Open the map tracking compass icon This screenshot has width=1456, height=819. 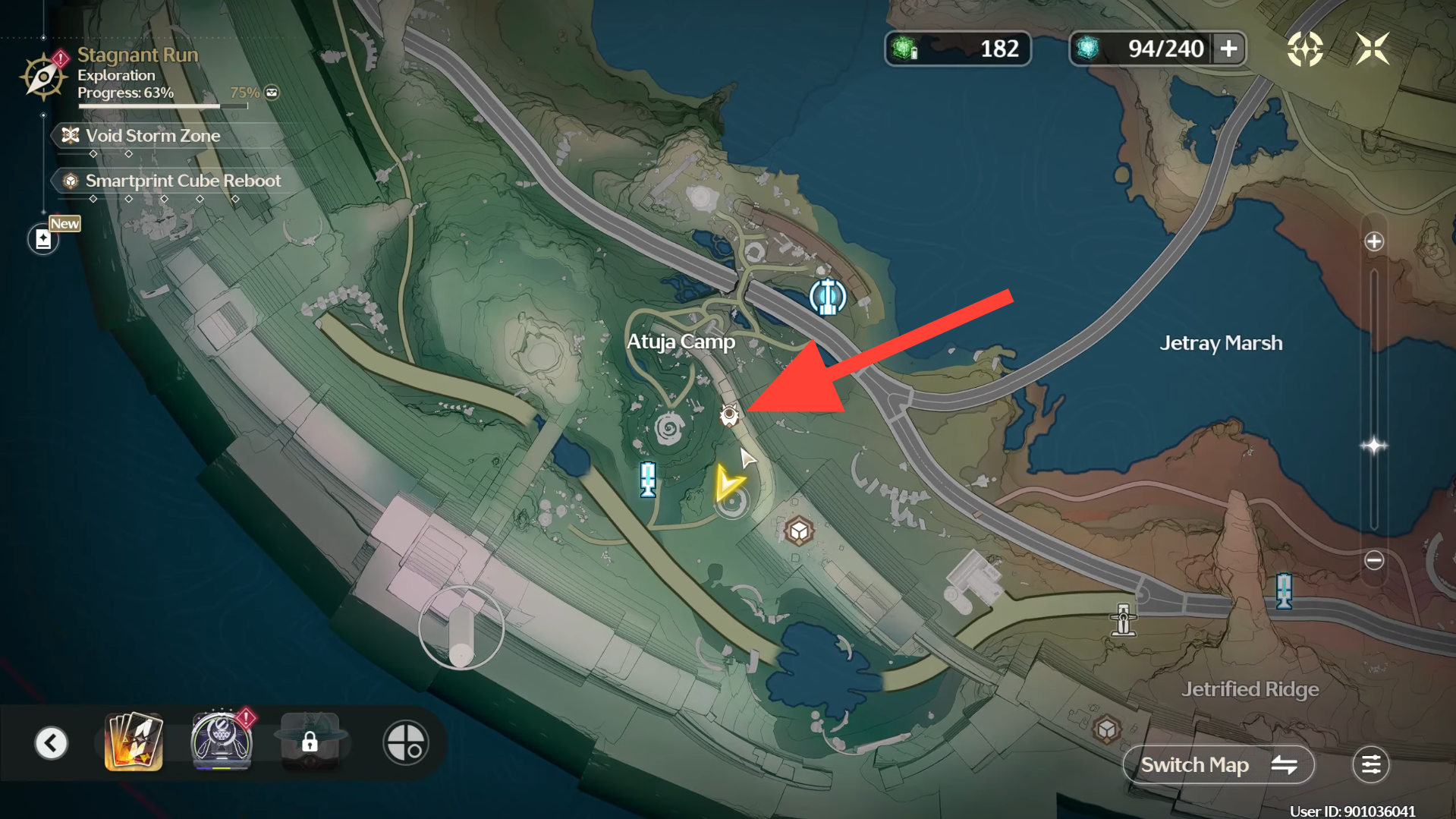pos(1305,49)
